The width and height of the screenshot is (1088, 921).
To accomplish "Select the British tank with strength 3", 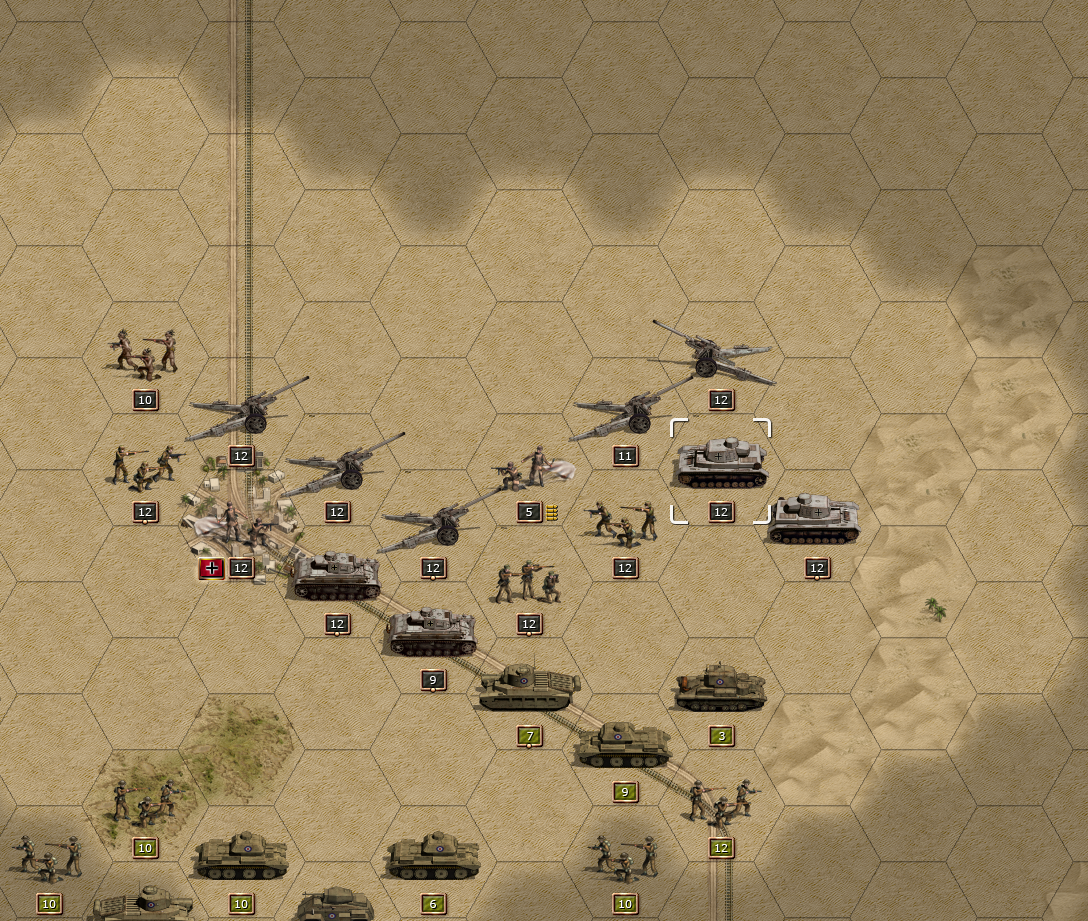I will tap(720, 689).
